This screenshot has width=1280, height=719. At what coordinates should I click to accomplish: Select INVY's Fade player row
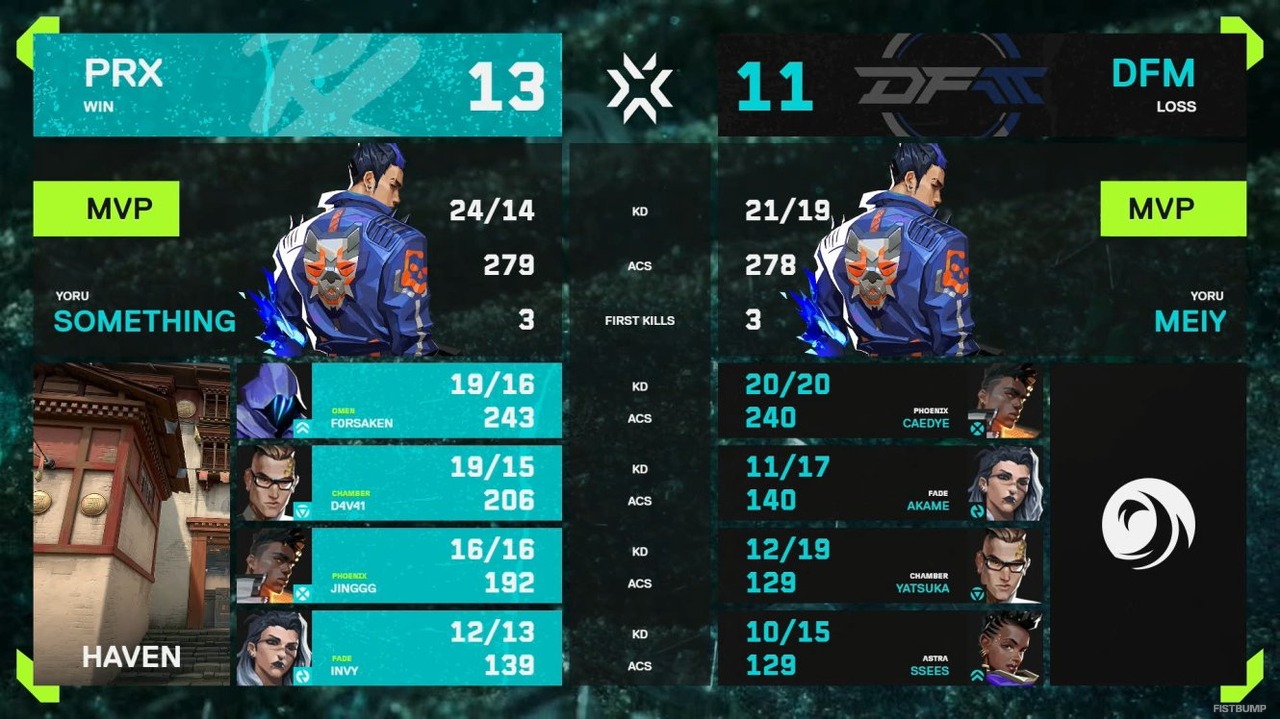click(x=398, y=648)
